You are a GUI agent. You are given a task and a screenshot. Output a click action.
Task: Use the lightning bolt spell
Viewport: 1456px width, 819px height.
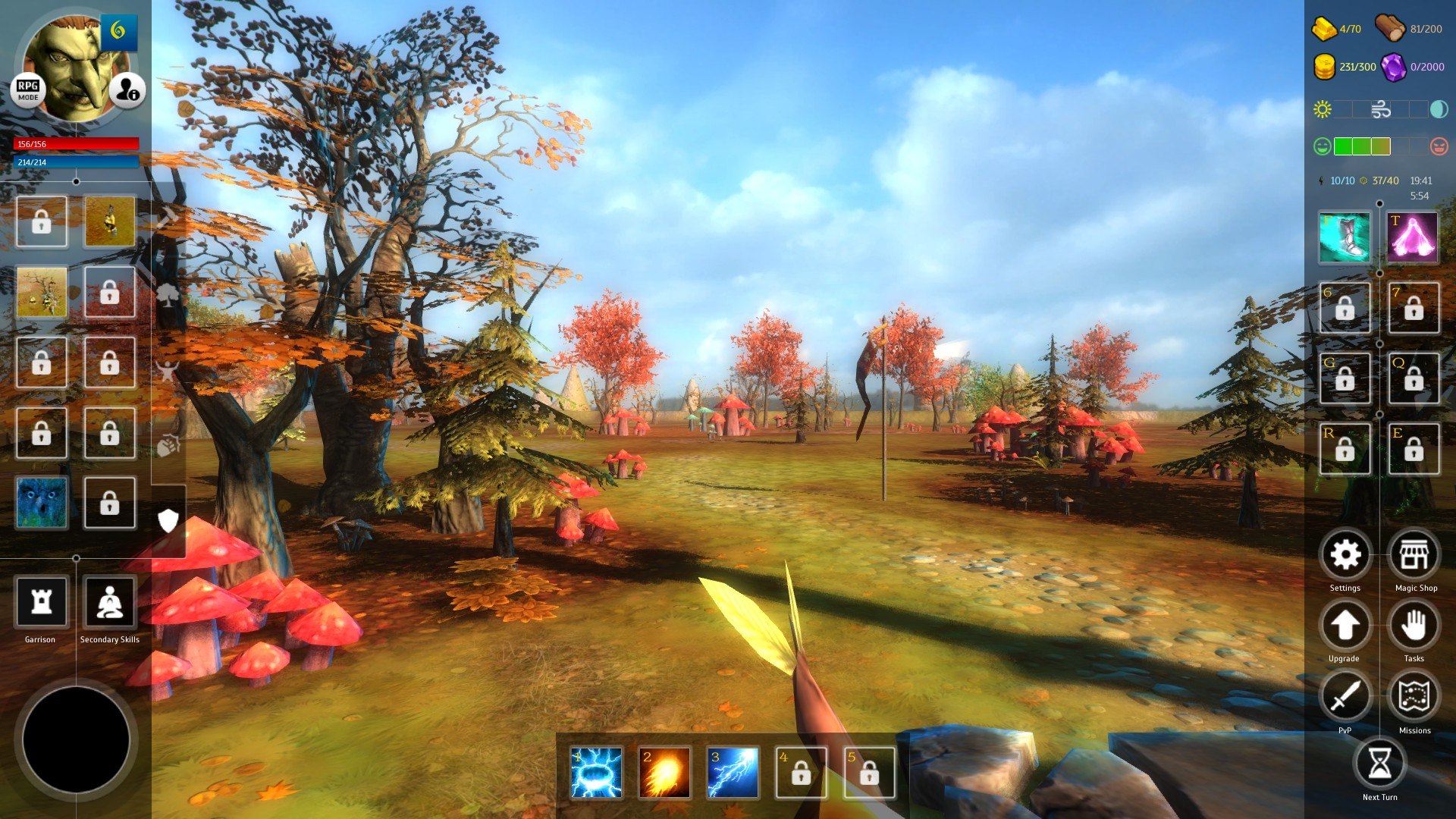point(733,773)
